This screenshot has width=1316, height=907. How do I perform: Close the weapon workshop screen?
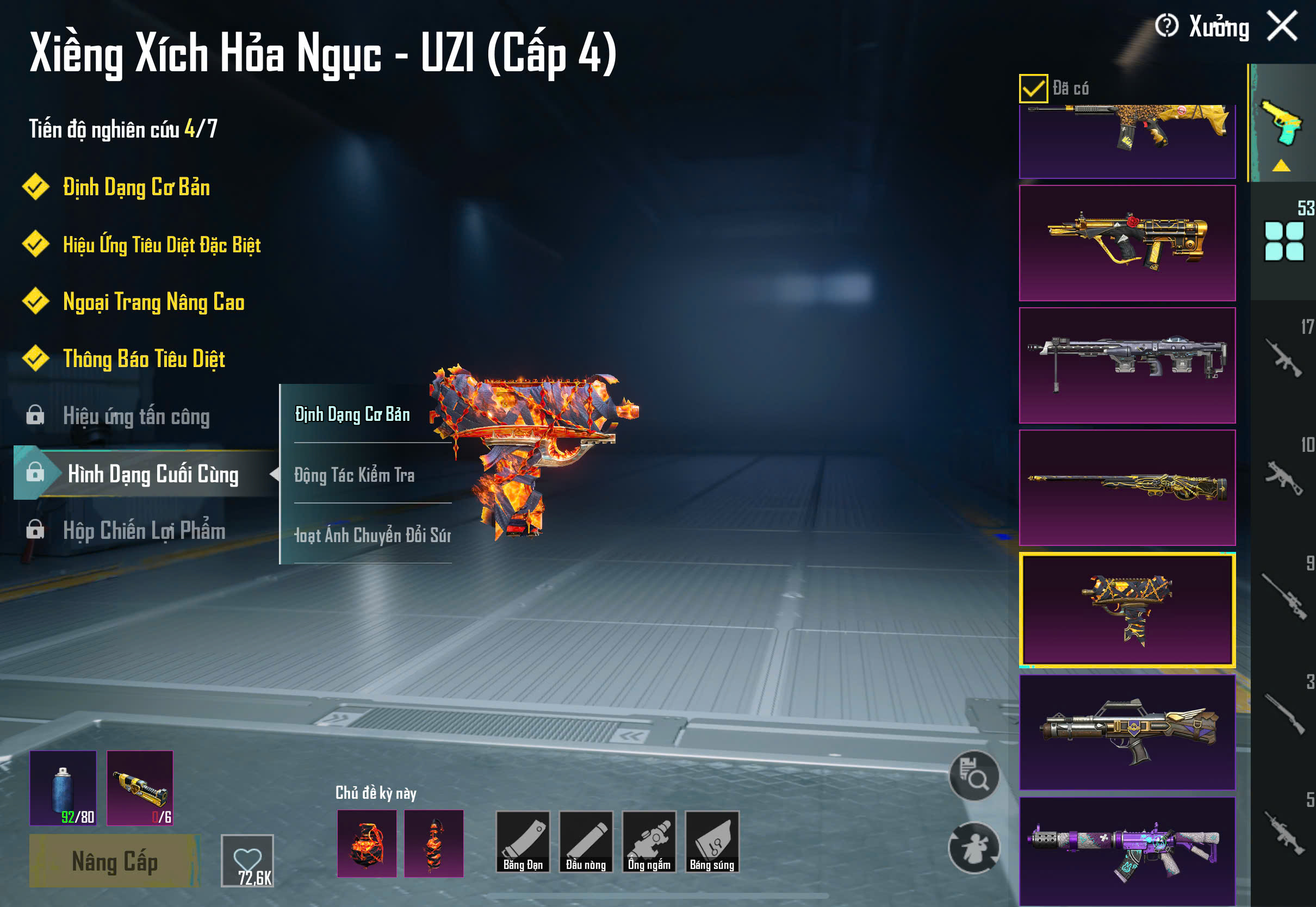click(x=1282, y=26)
